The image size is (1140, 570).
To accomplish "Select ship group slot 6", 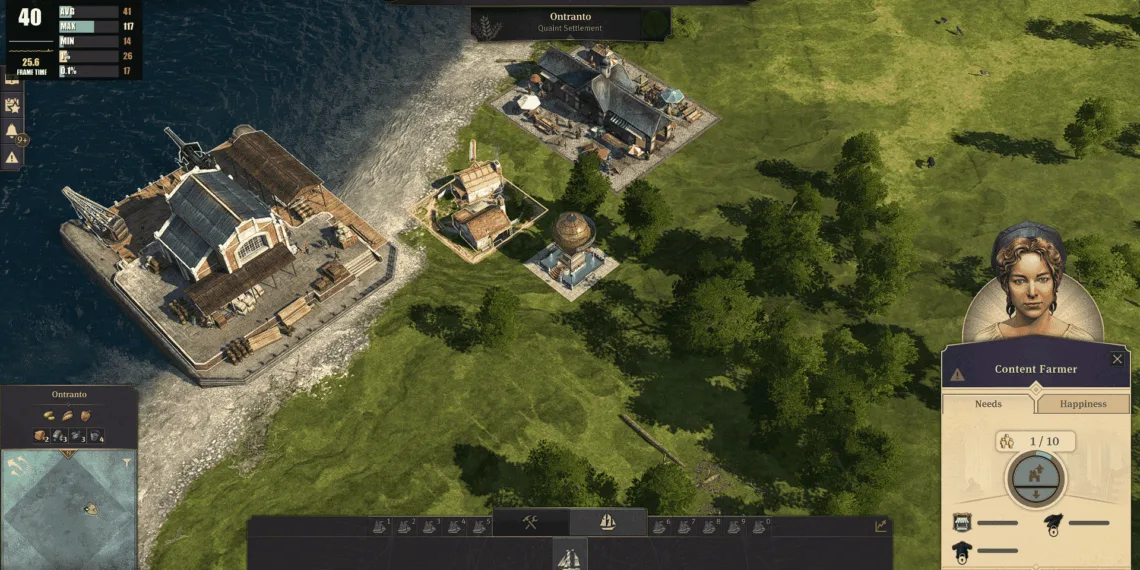I will coord(660,526).
